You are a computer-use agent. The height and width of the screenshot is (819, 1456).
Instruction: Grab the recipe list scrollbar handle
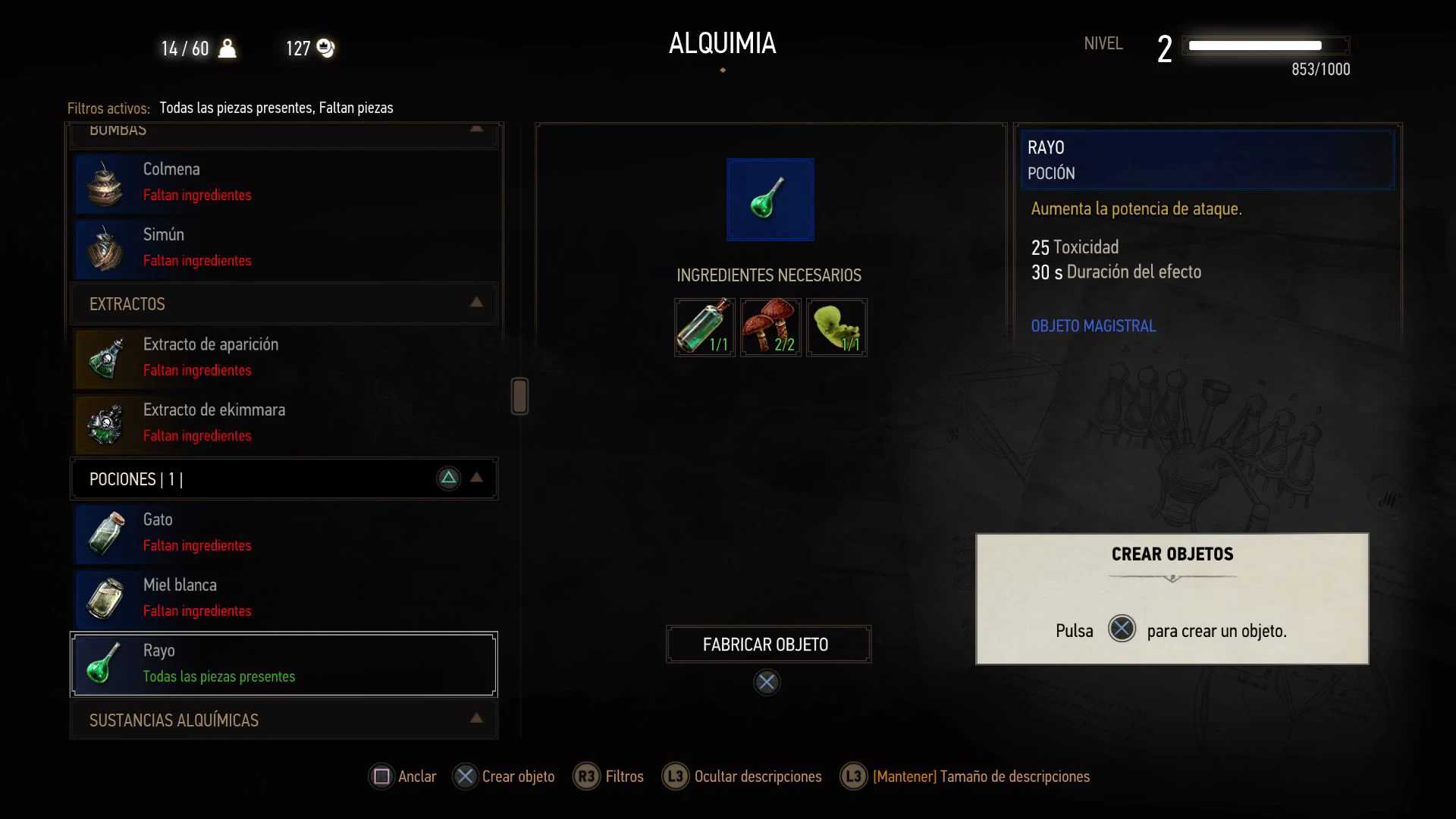pos(519,396)
